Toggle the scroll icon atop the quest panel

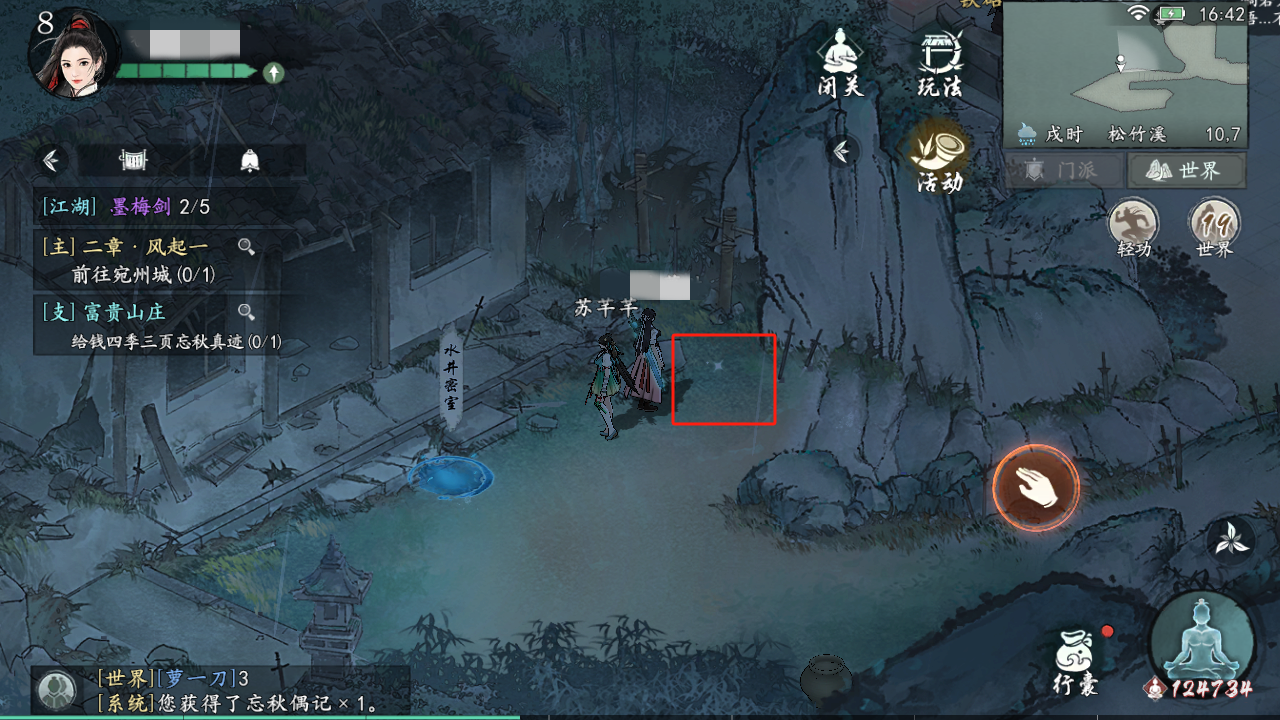point(131,160)
